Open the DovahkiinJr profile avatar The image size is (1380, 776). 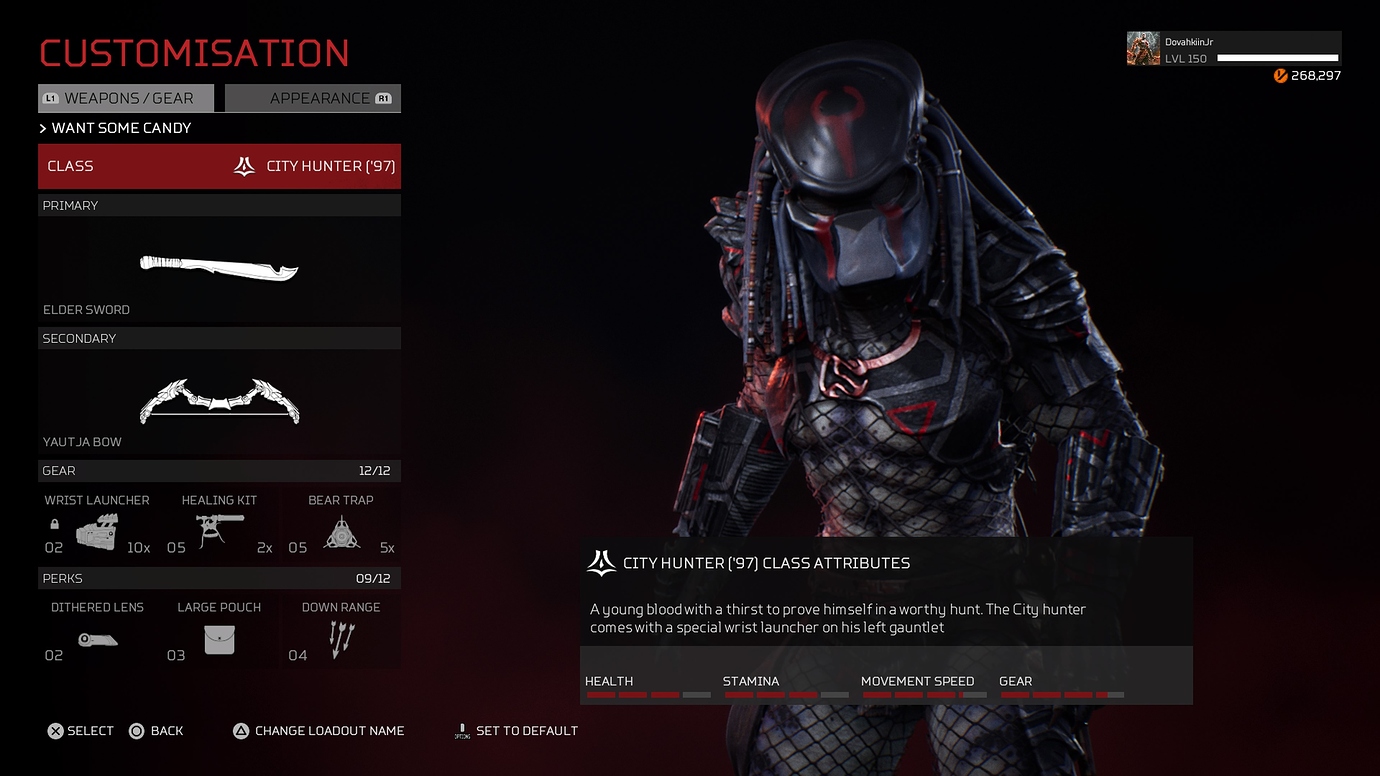coord(1142,47)
